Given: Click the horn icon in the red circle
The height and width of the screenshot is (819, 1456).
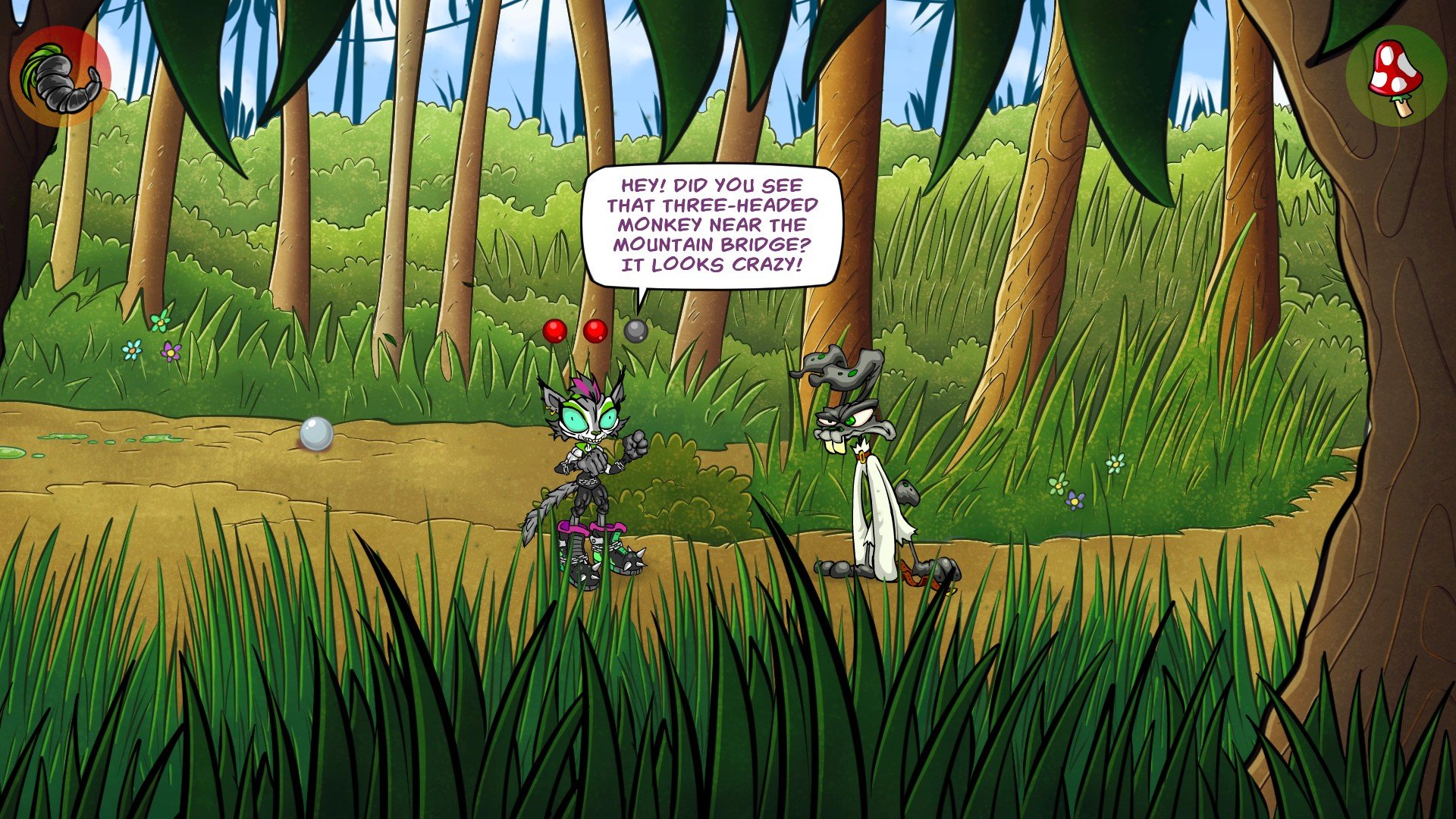Looking at the screenshot, I should (x=61, y=77).
